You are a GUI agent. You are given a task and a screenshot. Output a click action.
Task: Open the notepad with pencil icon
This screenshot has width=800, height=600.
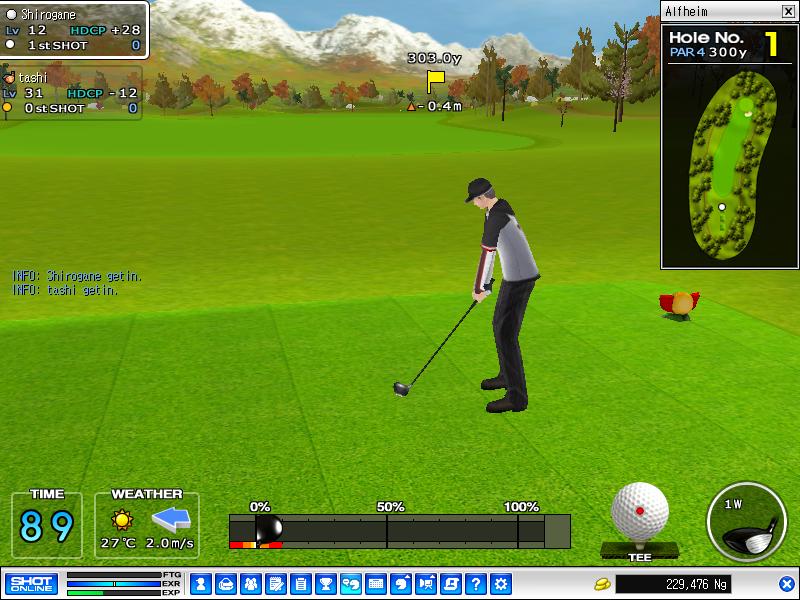pyautogui.click(x=275, y=583)
